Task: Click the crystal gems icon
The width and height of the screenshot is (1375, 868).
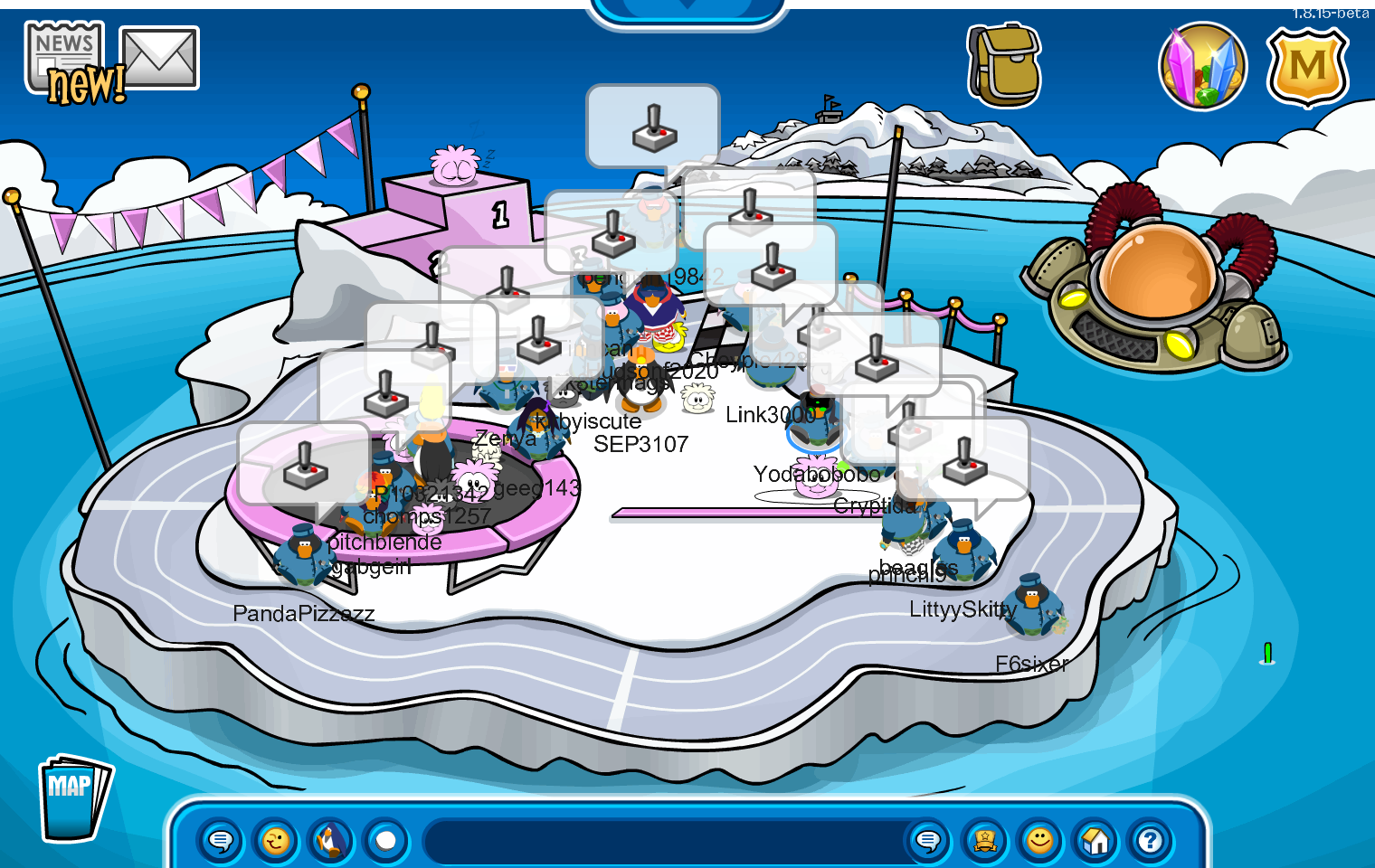Action: click(x=1202, y=66)
